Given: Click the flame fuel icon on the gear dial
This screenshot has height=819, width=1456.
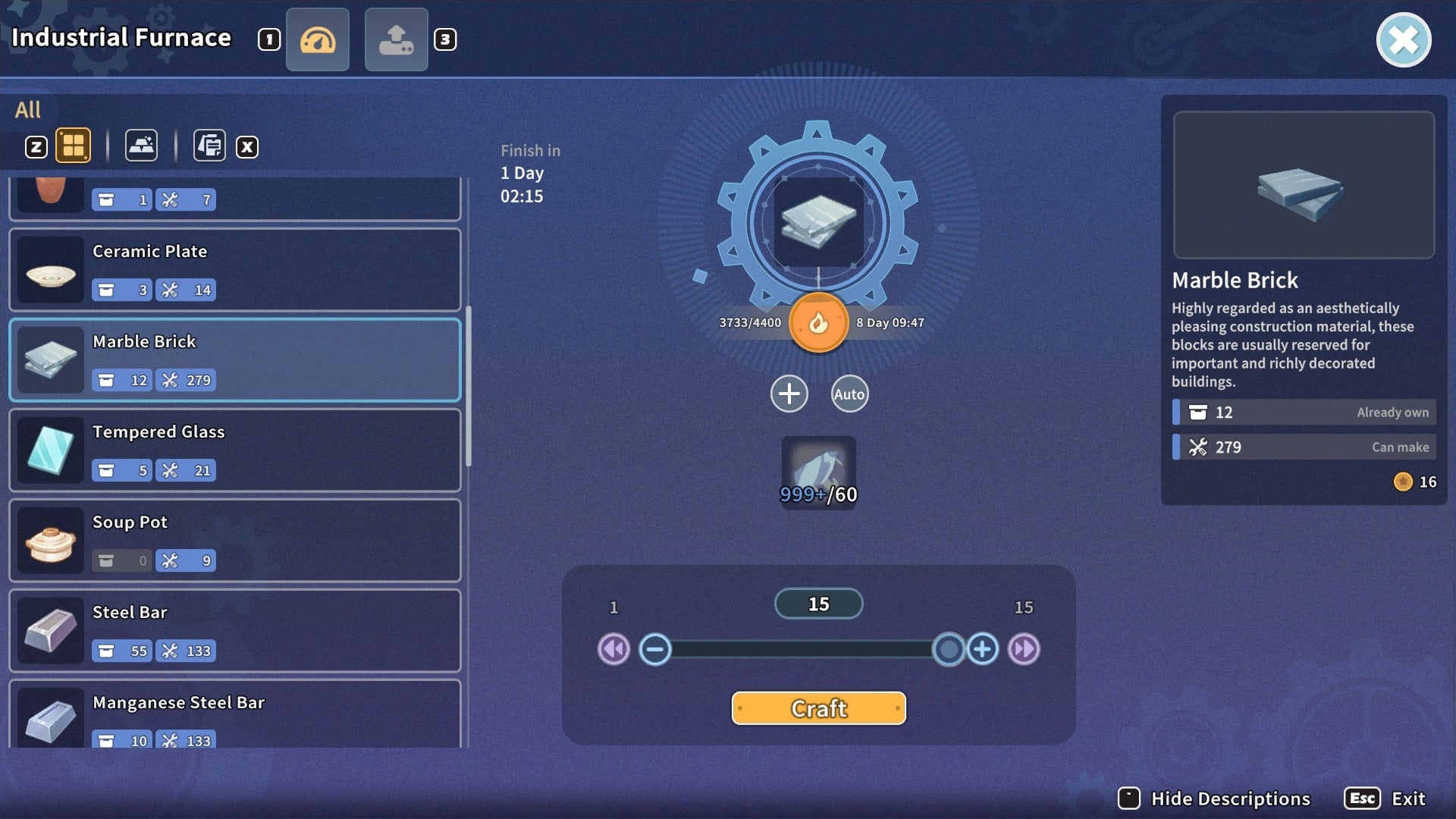Looking at the screenshot, I should tap(818, 323).
